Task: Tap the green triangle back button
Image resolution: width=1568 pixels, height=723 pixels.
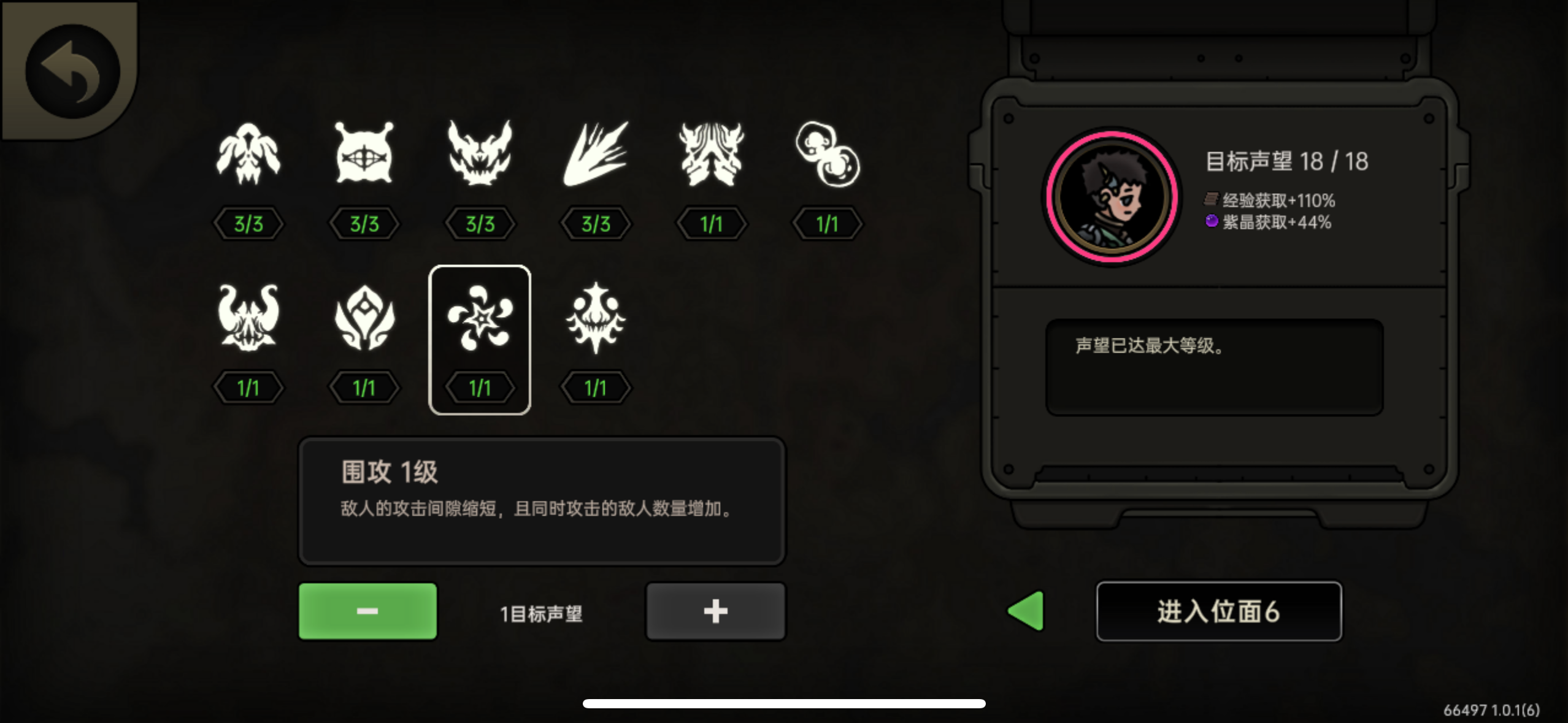Action: (x=1025, y=612)
